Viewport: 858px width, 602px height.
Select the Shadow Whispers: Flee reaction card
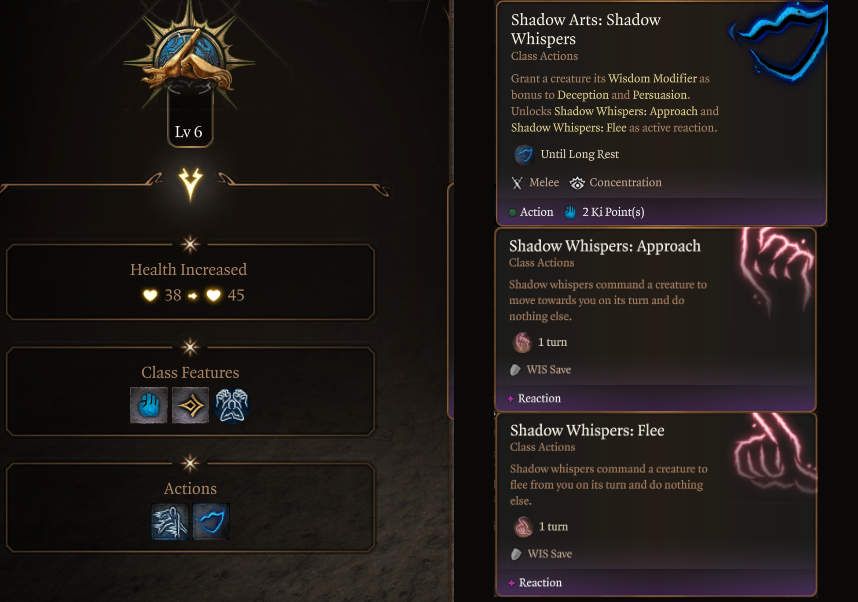pos(655,503)
